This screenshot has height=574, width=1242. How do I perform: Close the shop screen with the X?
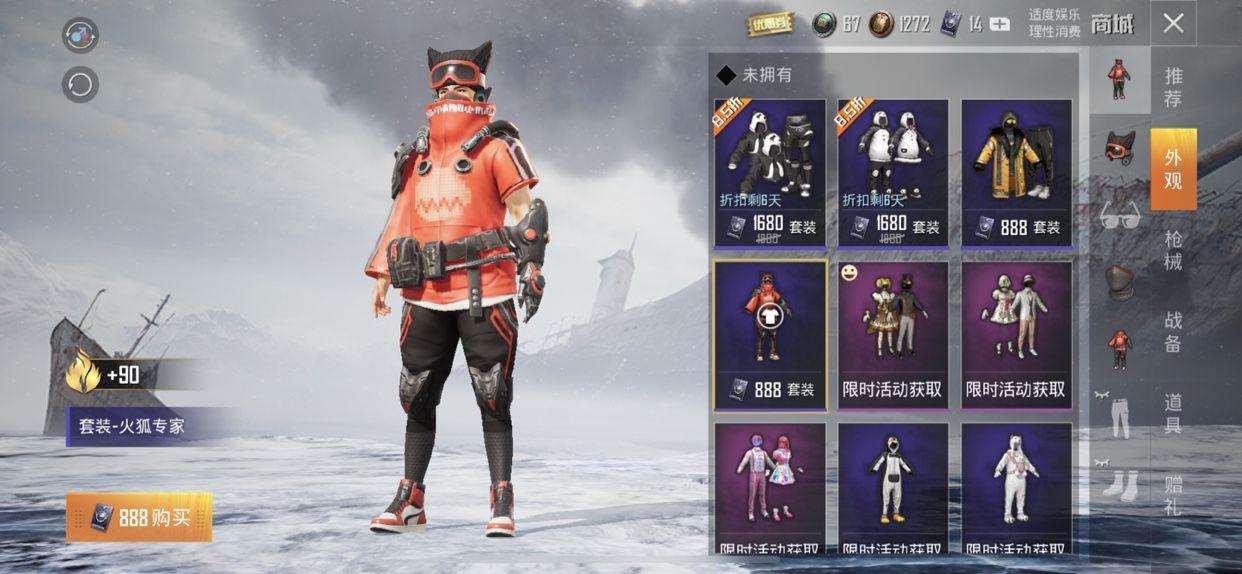click(x=1173, y=23)
